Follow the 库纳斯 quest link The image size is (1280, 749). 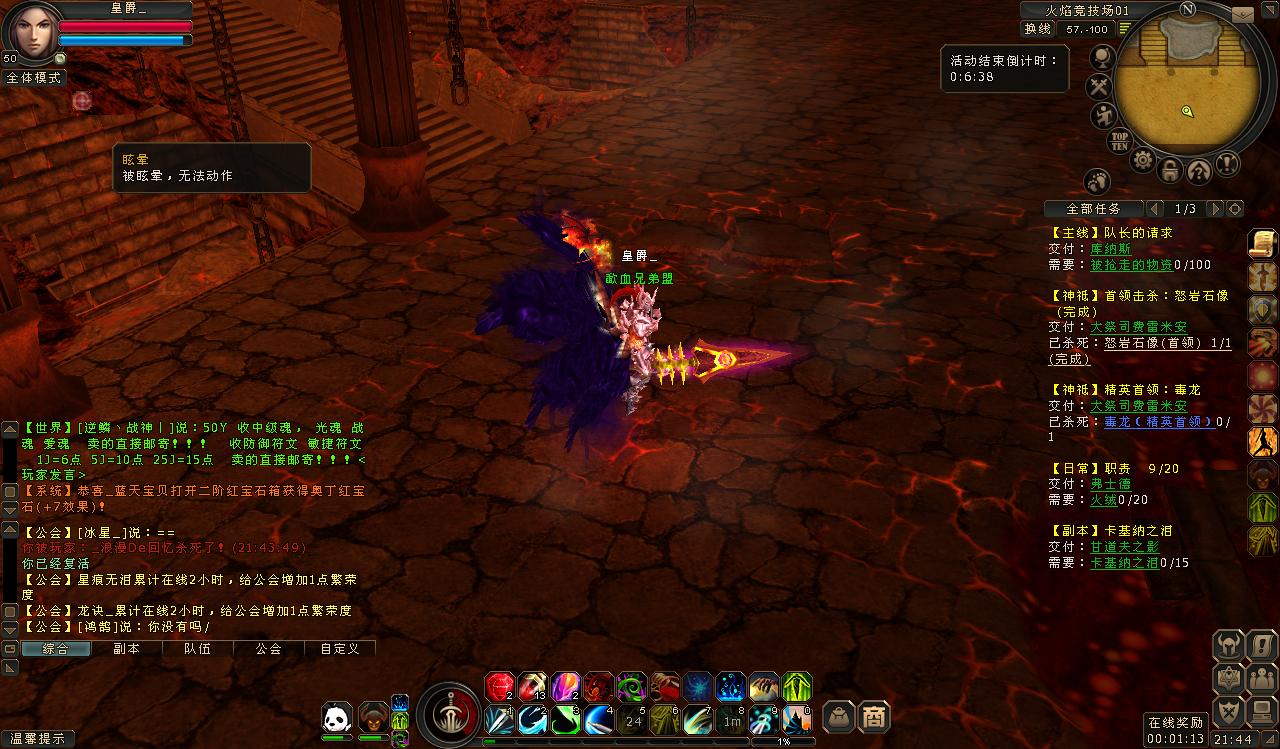click(x=1110, y=249)
